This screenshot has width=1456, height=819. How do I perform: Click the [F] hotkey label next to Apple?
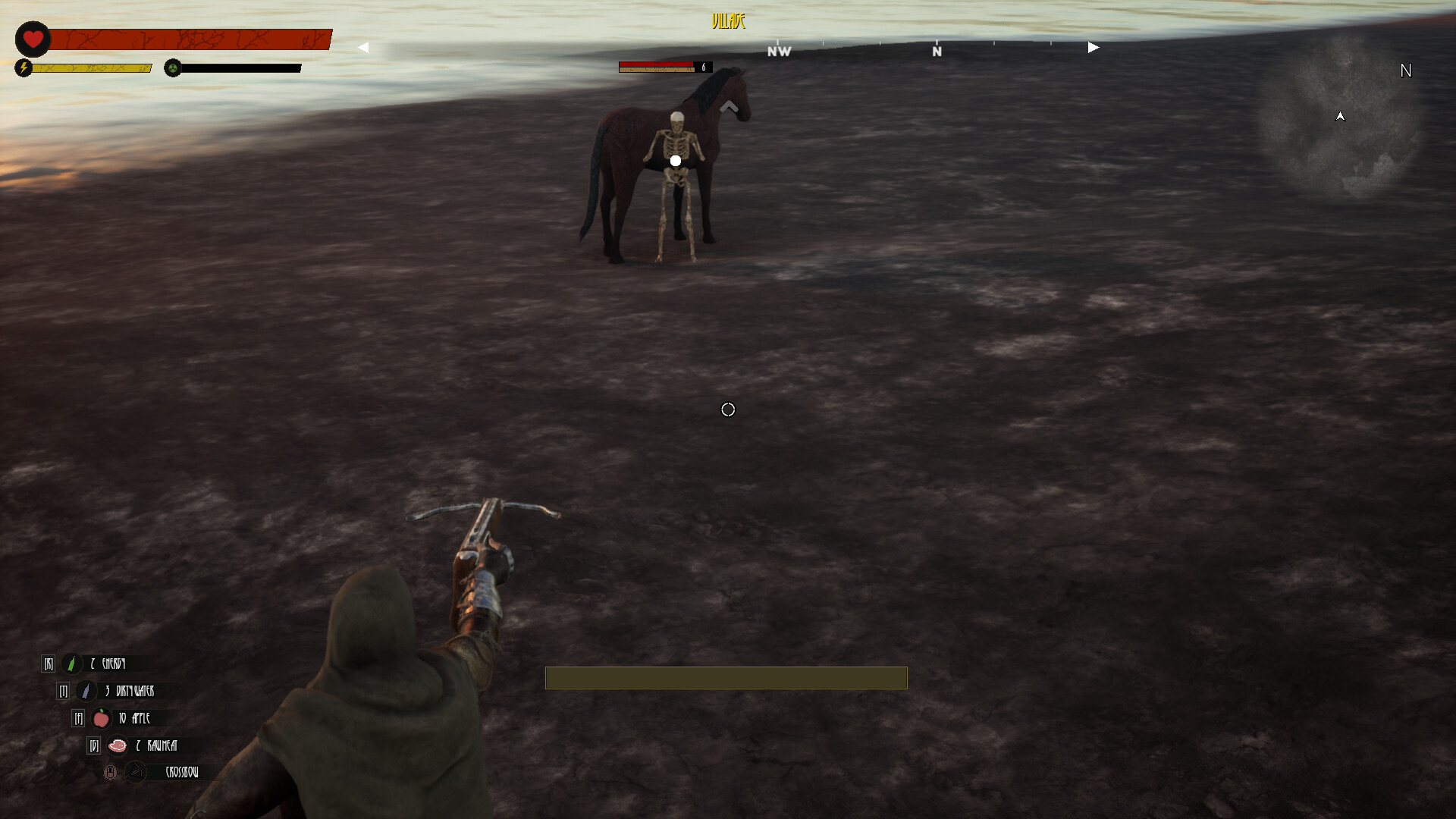click(79, 719)
